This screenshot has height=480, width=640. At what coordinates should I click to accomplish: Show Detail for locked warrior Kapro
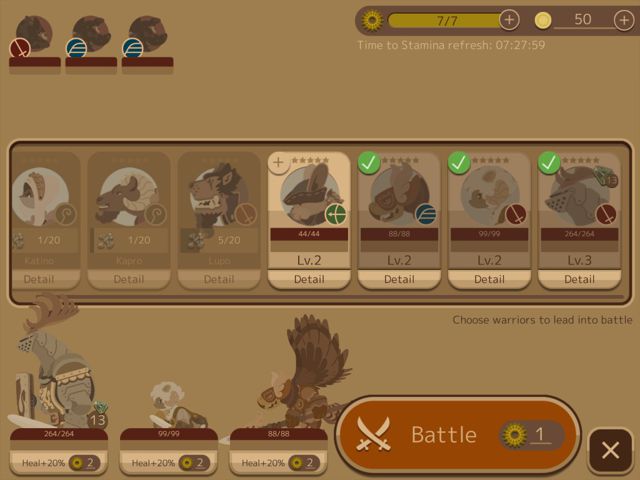pos(128,279)
